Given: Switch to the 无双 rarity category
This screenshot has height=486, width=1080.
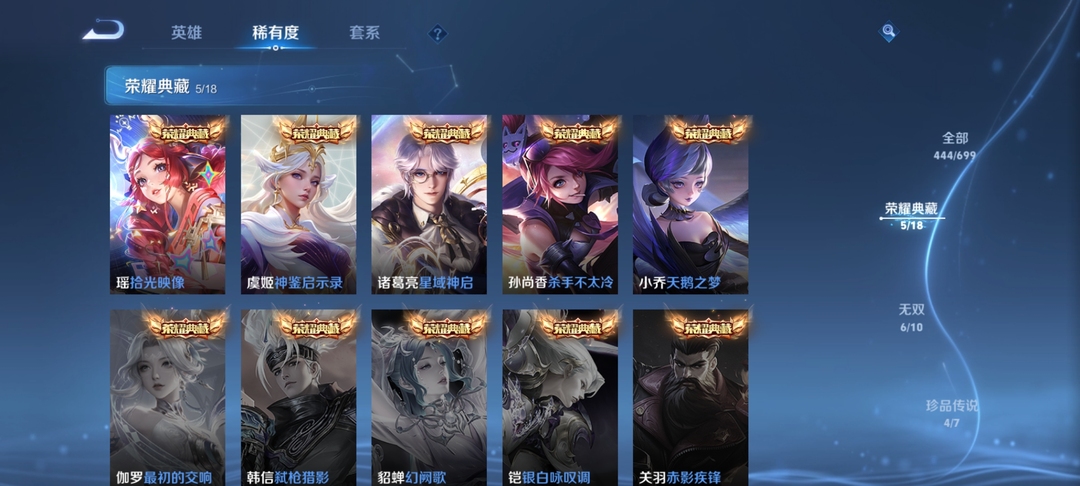Looking at the screenshot, I should [911, 318].
